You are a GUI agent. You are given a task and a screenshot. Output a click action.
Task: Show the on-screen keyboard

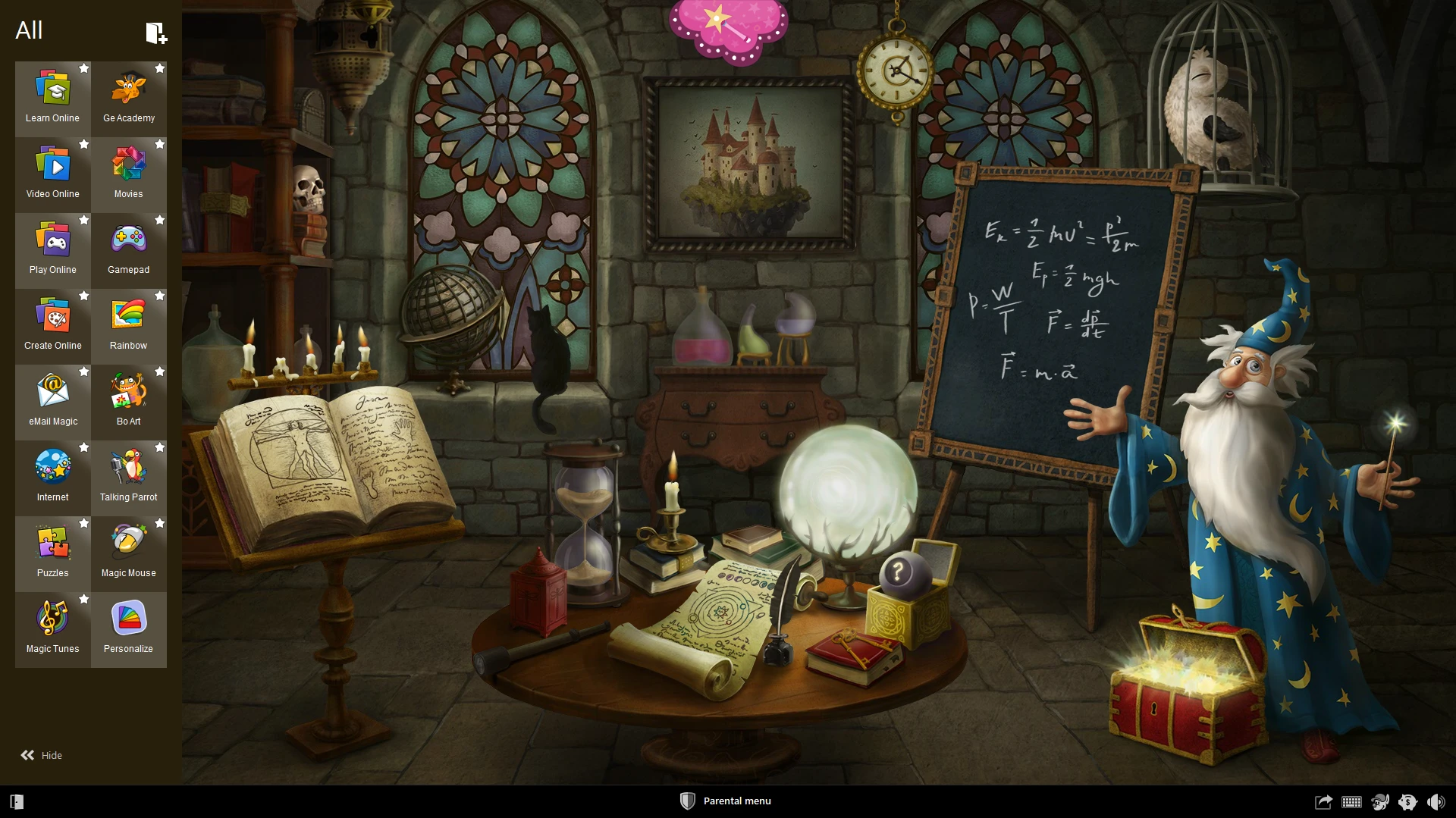click(x=1351, y=801)
